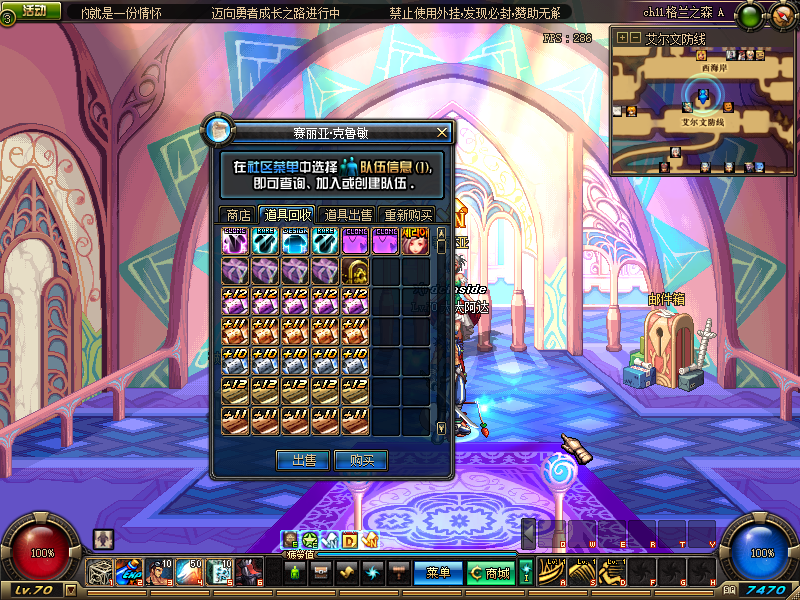Switch to the 商店 tab
Viewport: 800px width, 600px height.
pos(238,214)
